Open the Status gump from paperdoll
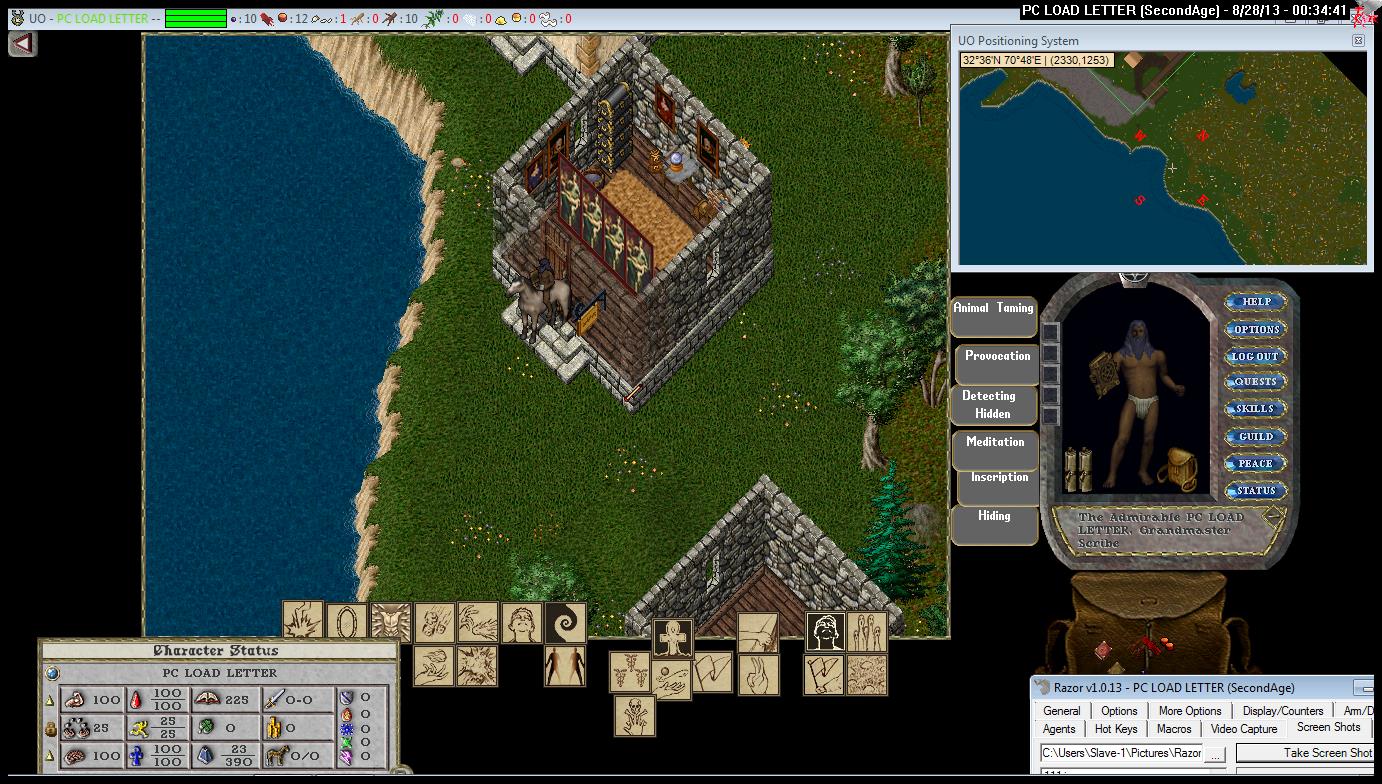Image resolution: width=1382 pixels, height=784 pixels. pos(1256,490)
